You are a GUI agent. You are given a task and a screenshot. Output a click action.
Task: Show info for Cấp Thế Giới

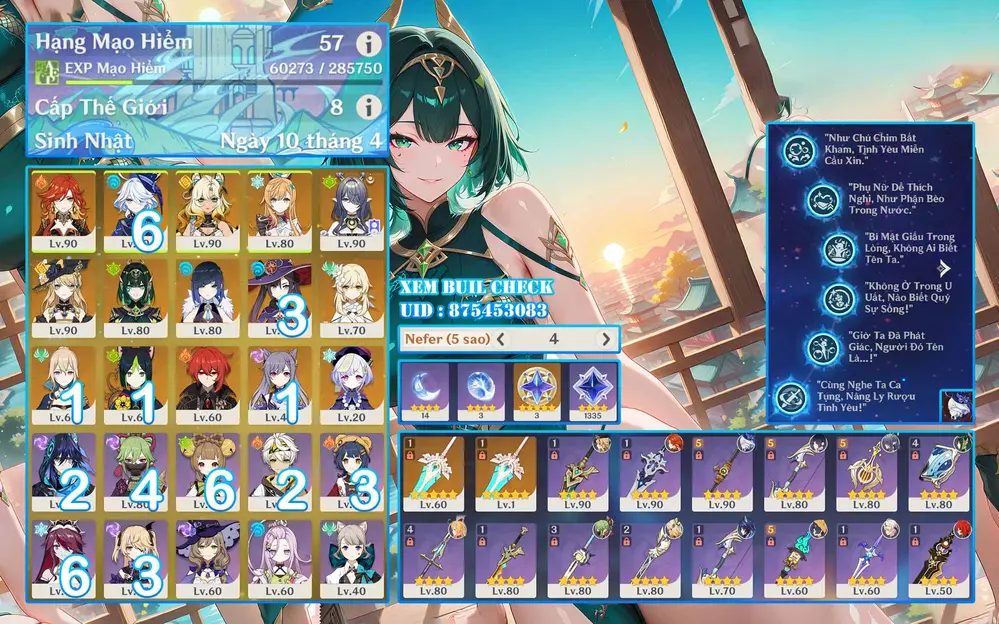pos(370,107)
